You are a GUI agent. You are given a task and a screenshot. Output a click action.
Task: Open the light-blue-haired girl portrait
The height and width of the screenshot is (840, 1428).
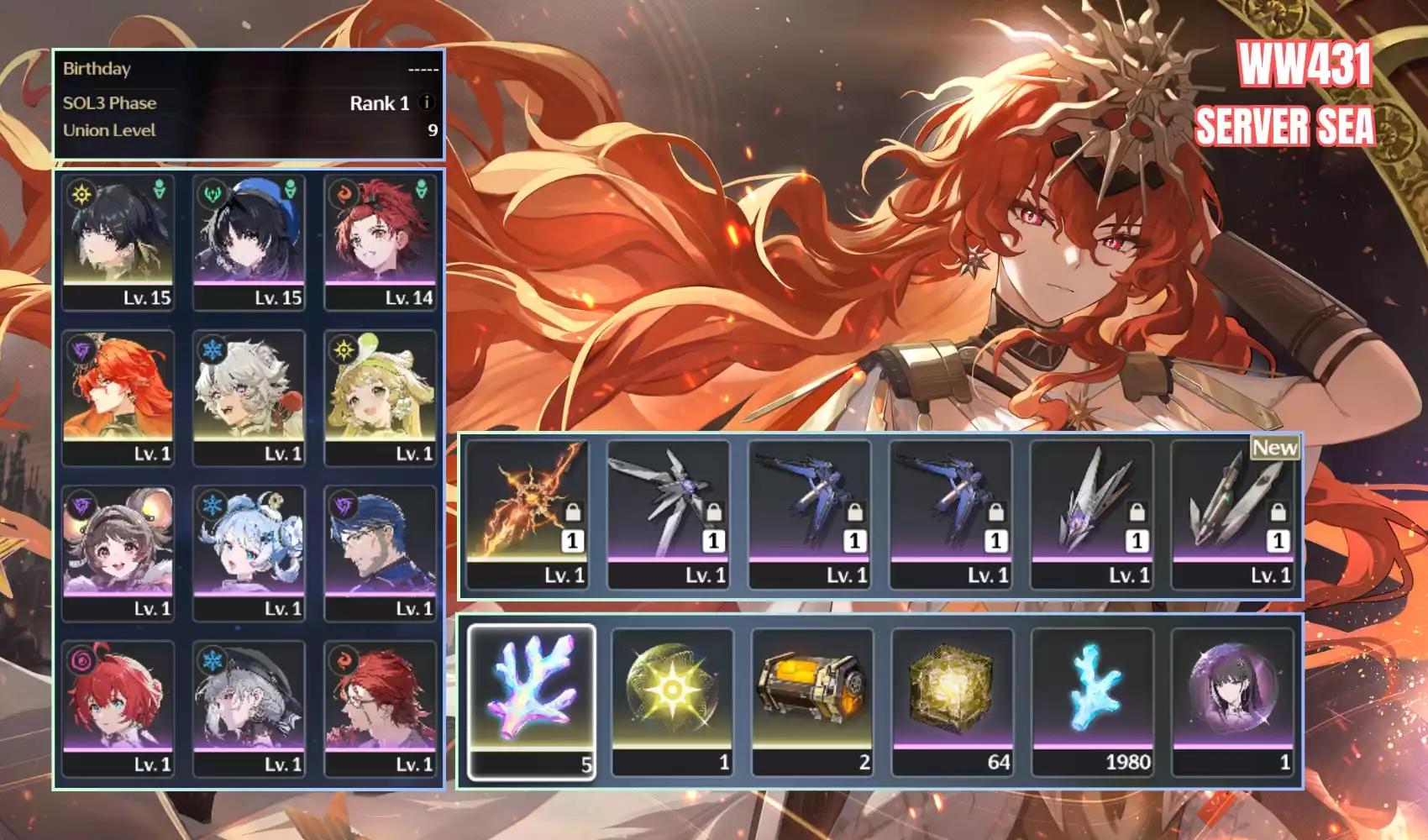(249, 552)
